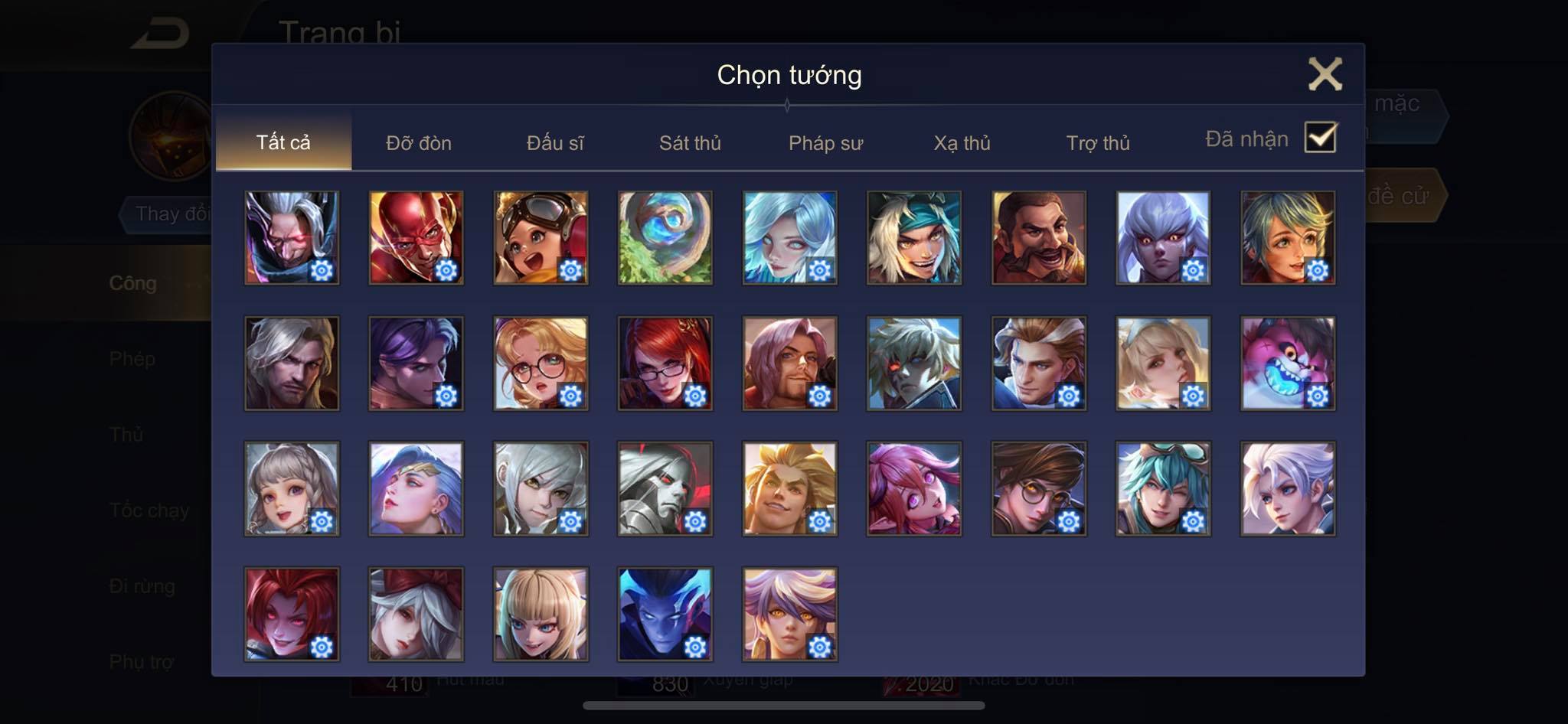Show the Sát thủ heroes tab

(690, 143)
